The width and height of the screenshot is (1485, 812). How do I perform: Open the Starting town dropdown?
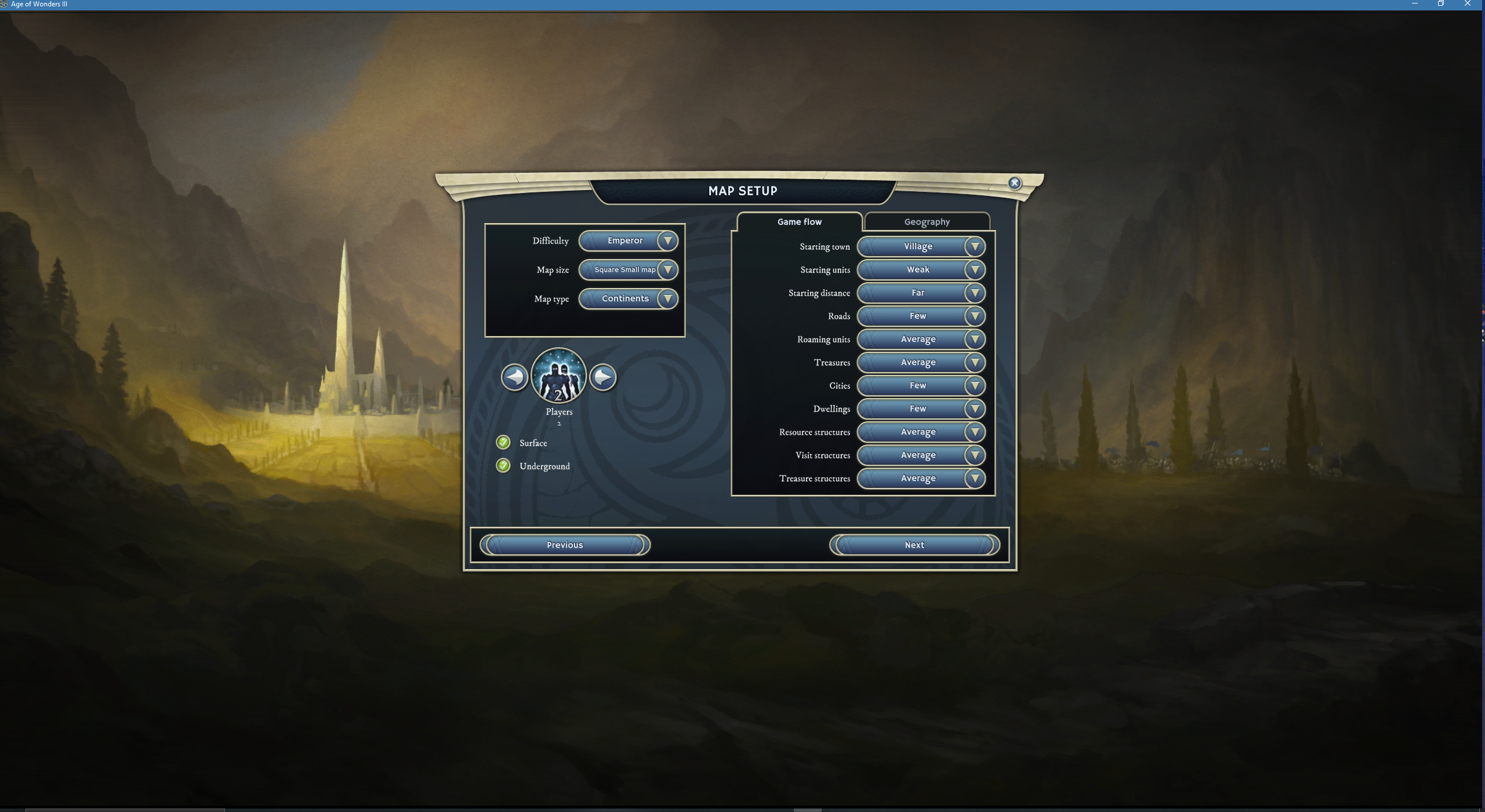pyautogui.click(x=921, y=246)
